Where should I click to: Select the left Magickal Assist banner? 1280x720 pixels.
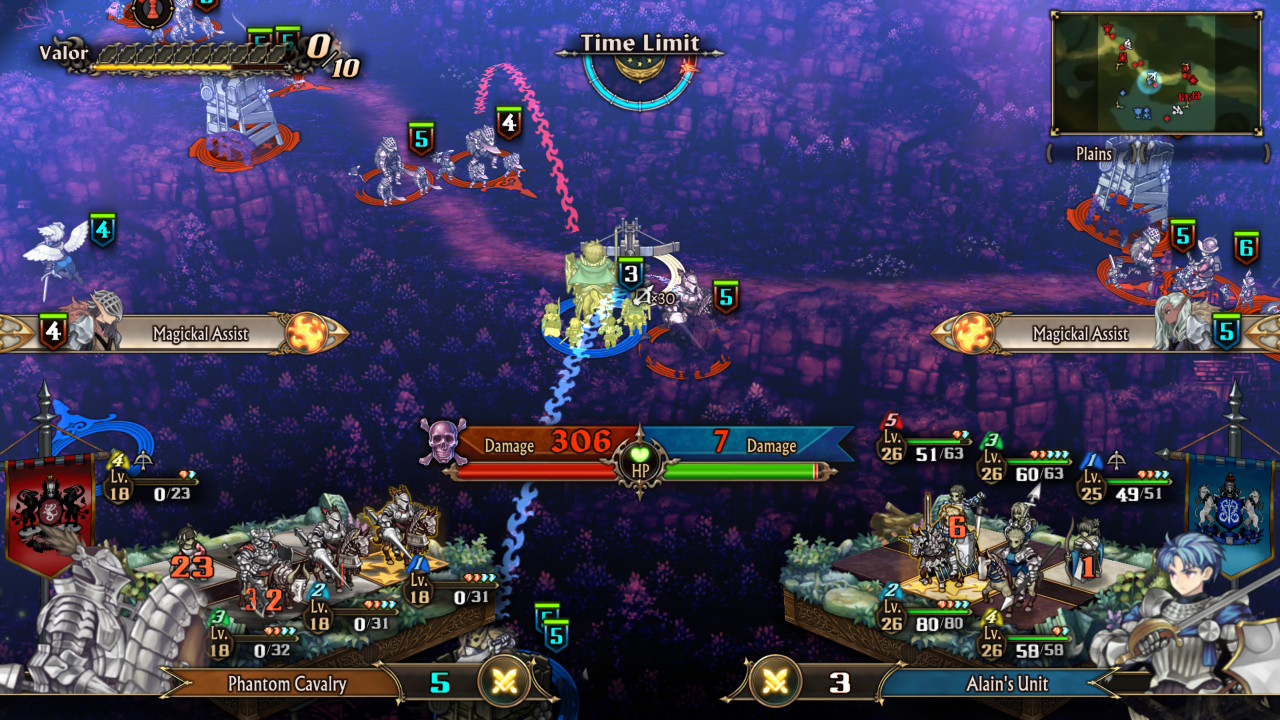pyautogui.click(x=200, y=334)
